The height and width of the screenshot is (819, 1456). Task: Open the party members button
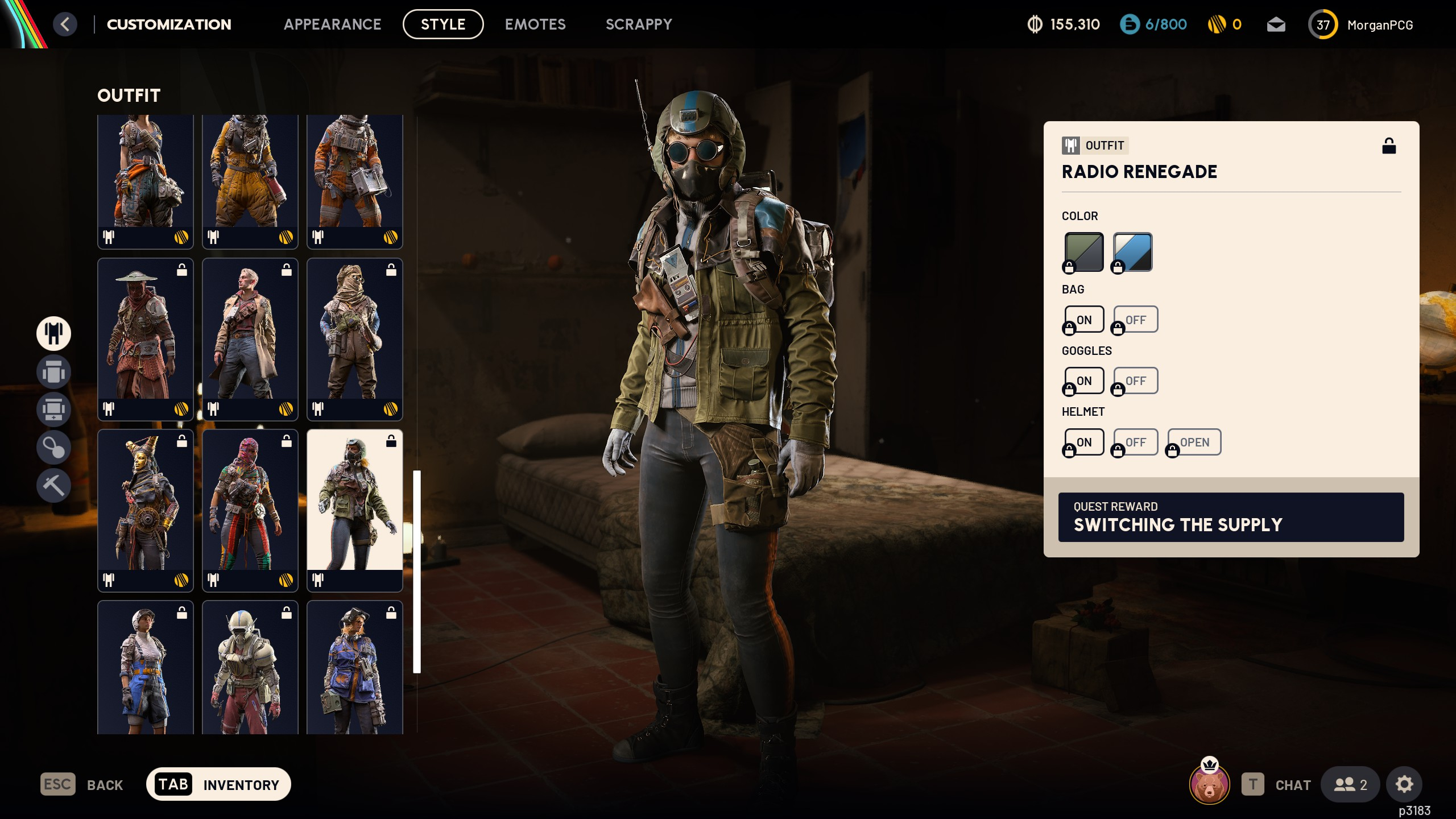[x=1350, y=785]
